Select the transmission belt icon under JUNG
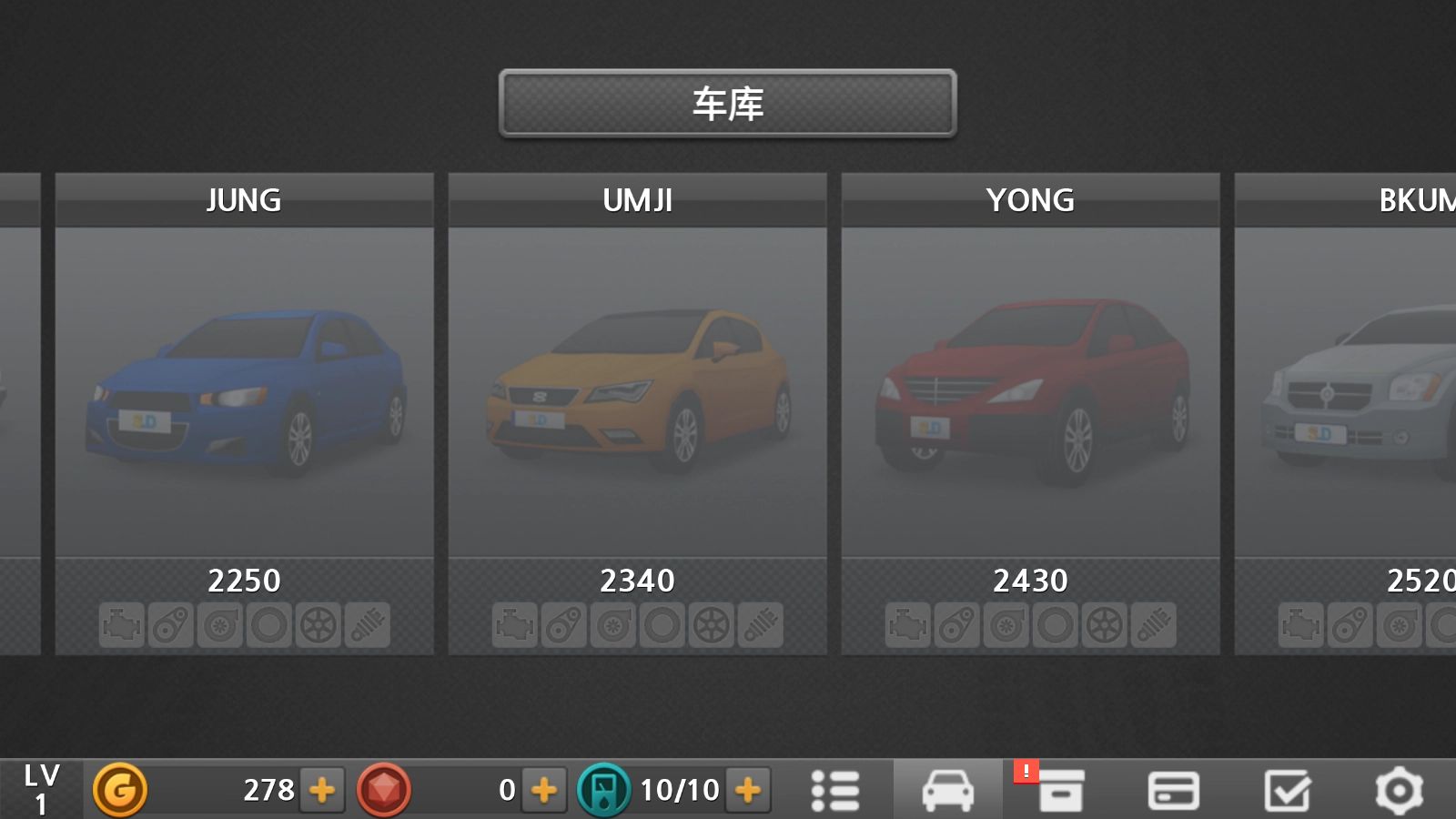Screen dimensions: 1456x819 [170, 625]
